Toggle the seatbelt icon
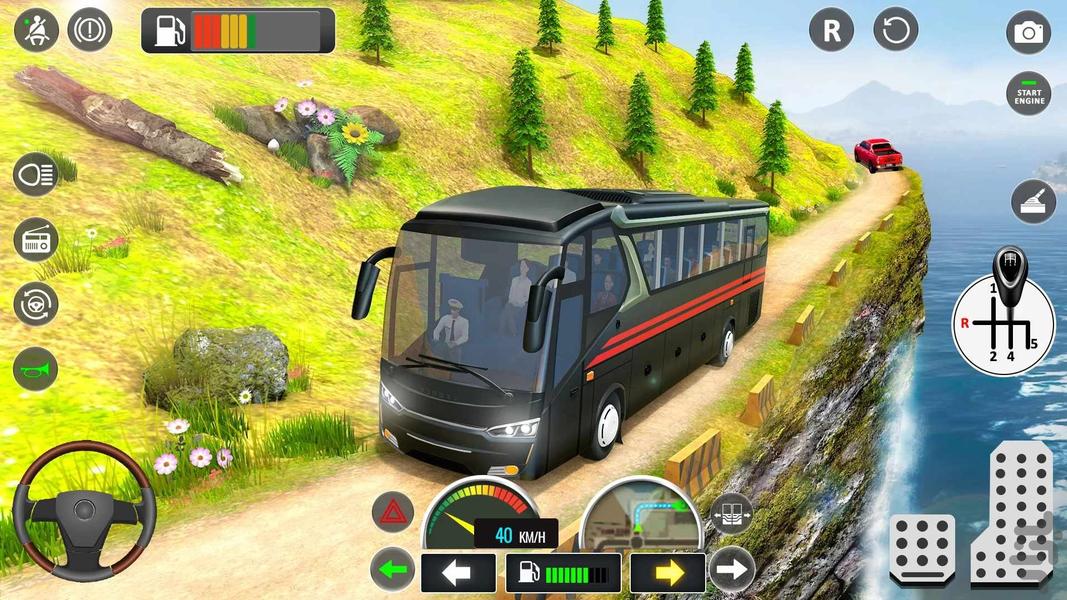 tap(36, 30)
